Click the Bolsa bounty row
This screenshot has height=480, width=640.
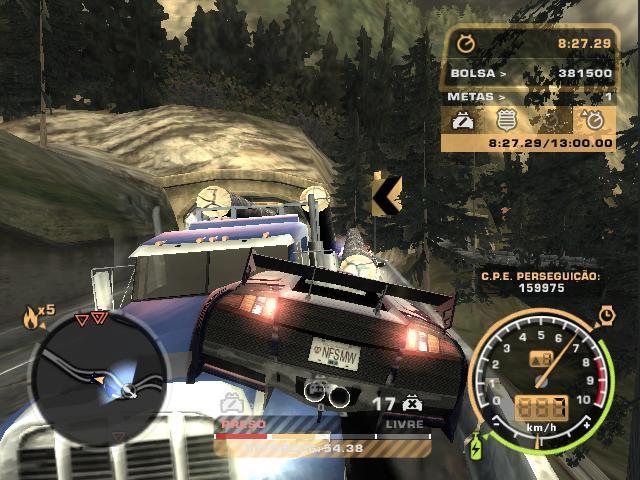[x=530, y=73]
